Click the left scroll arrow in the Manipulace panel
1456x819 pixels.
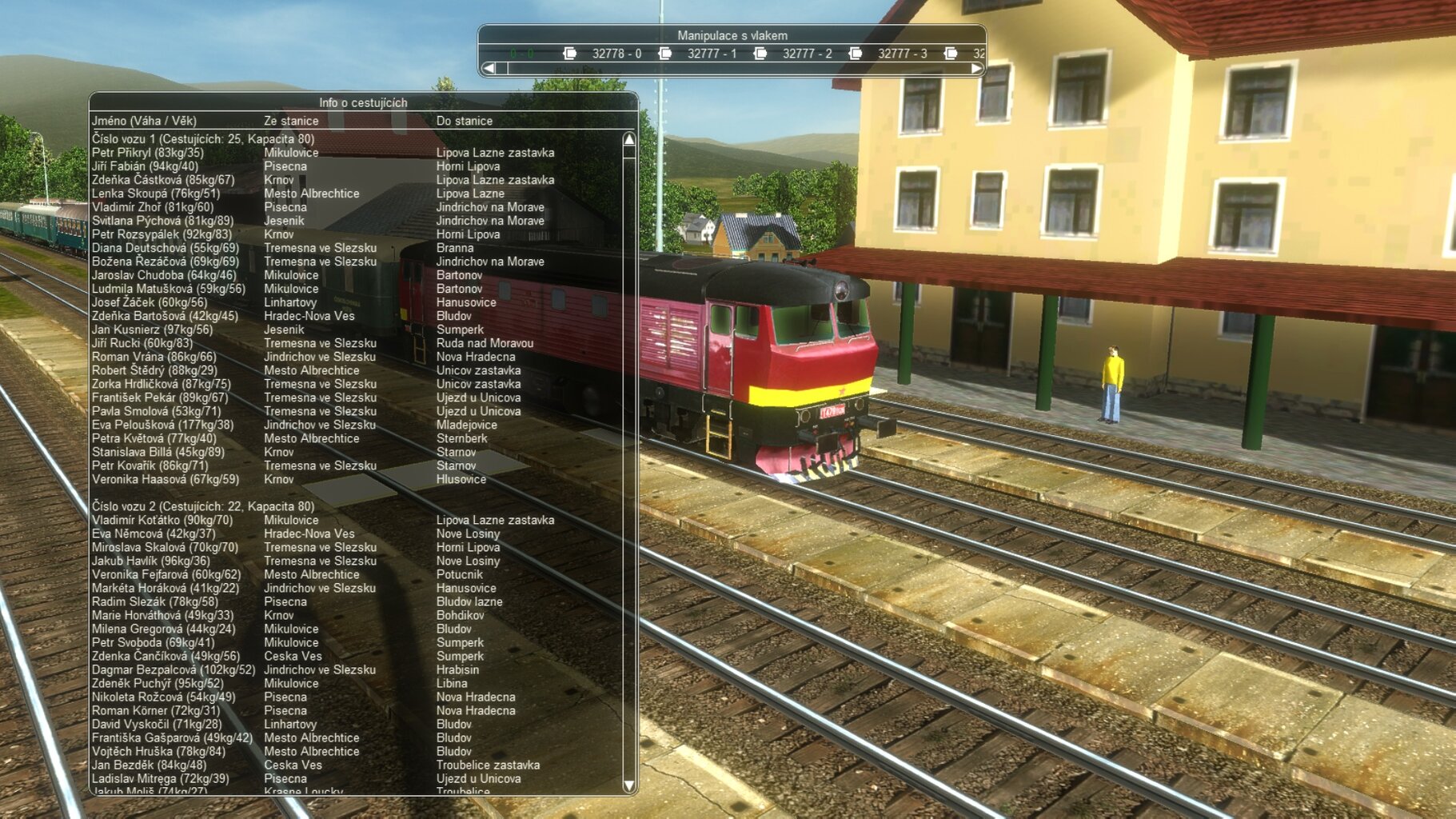[490, 69]
